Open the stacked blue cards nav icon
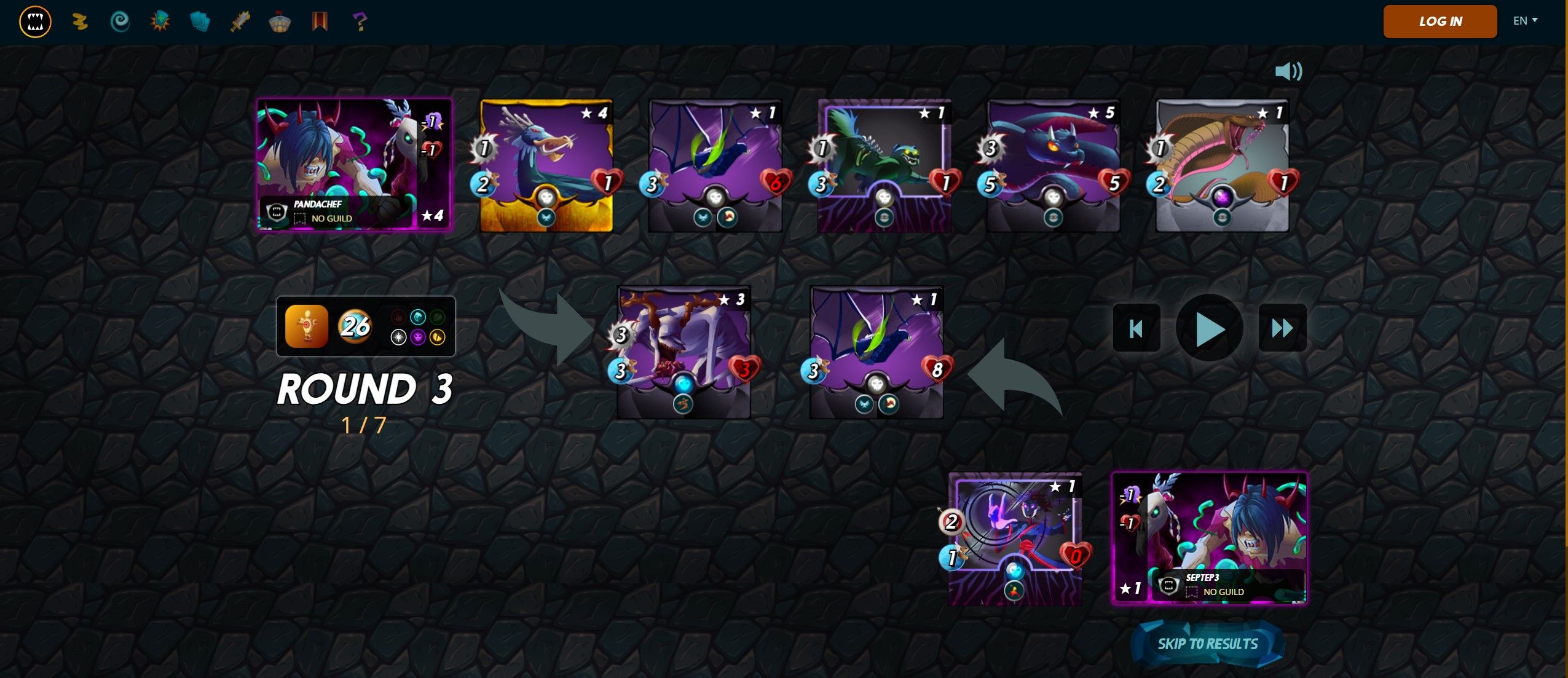Viewport: 1568px width, 678px height. pos(200,22)
